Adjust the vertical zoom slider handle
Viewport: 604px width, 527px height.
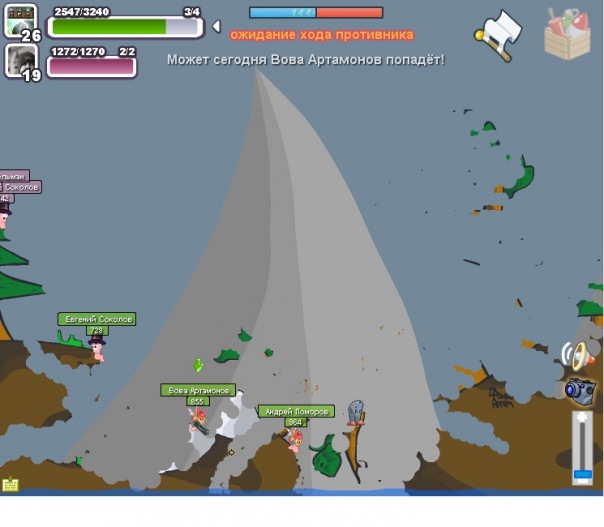[582, 472]
